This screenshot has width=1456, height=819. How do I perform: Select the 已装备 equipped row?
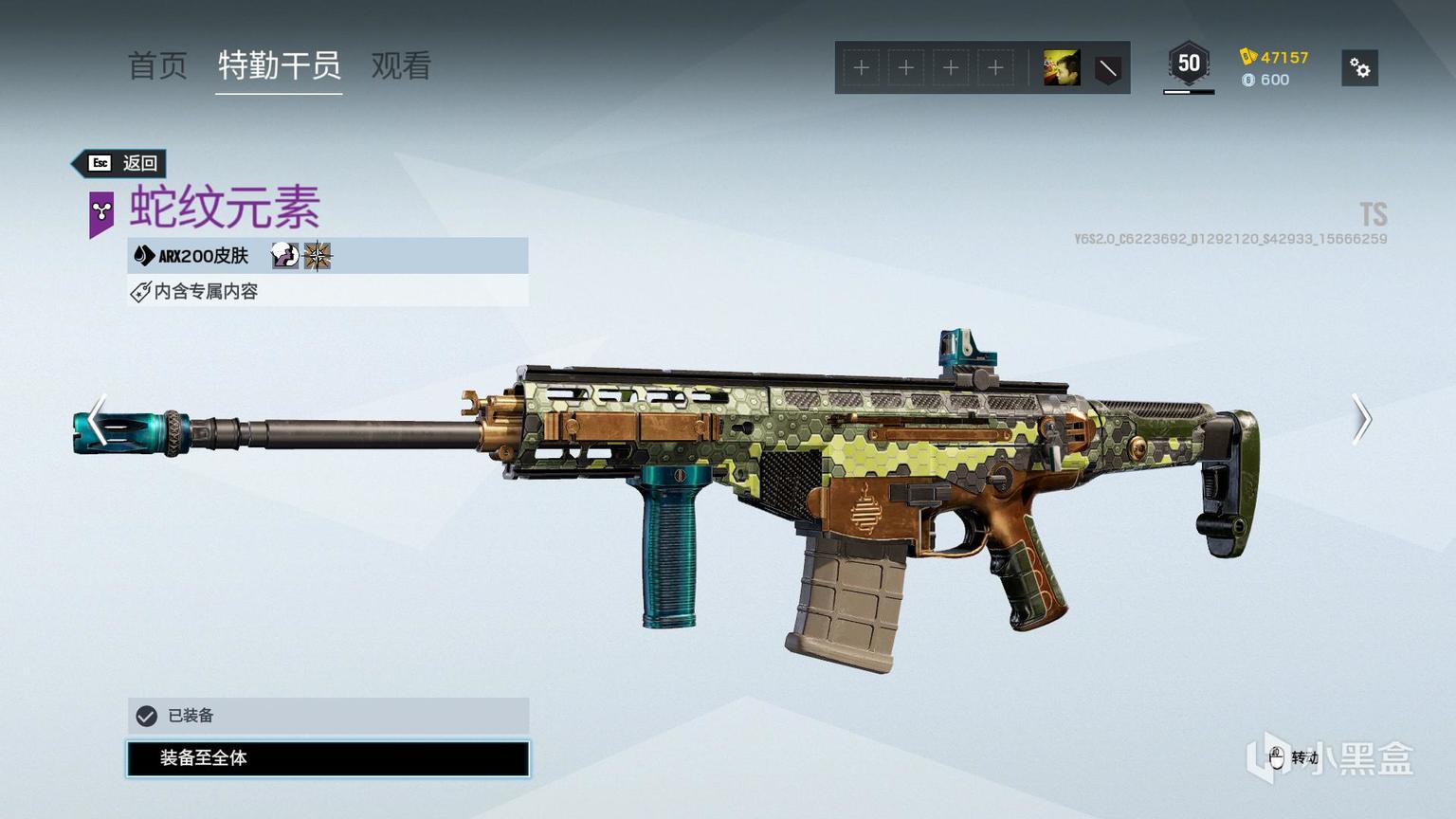coord(328,716)
